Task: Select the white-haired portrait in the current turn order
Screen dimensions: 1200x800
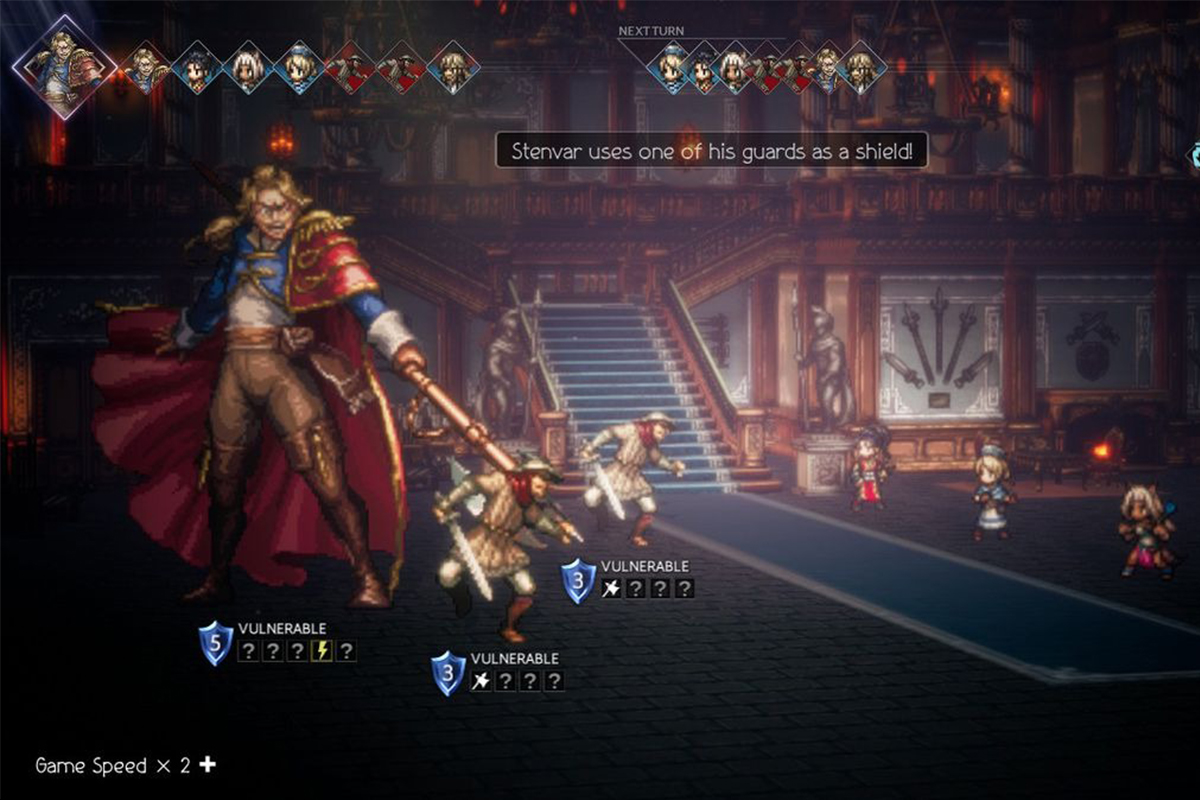Action: tap(248, 68)
